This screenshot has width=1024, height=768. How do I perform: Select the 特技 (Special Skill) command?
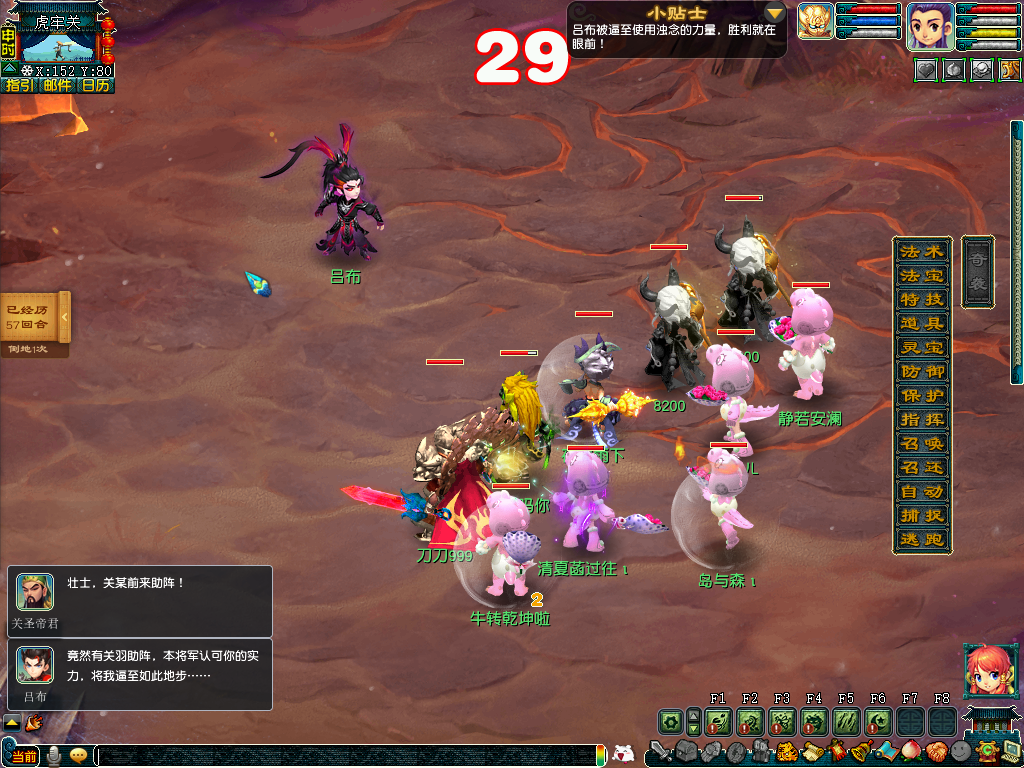[x=921, y=300]
